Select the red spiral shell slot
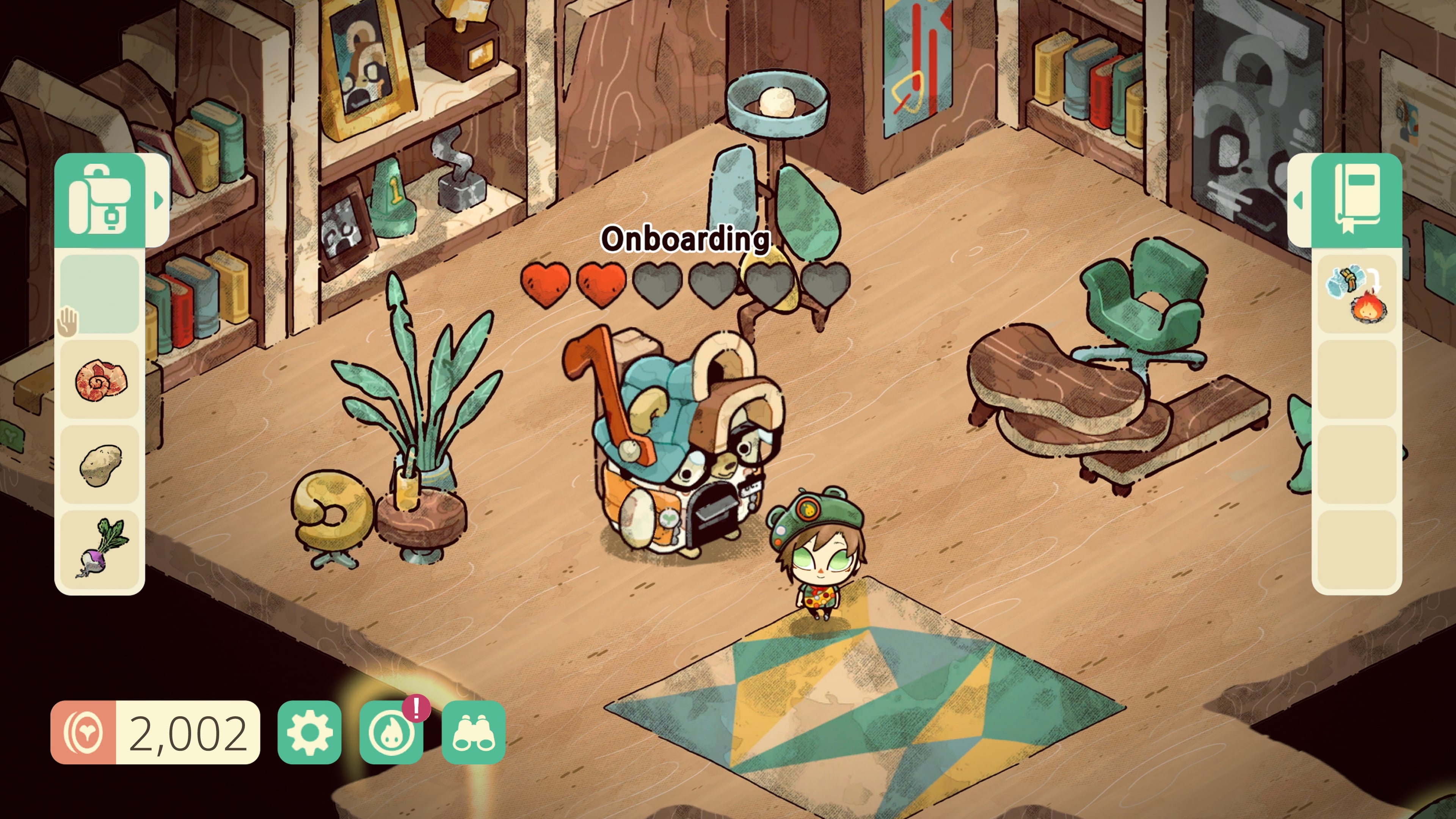Viewport: 1456px width, 819px height. (x=99, y=380)
